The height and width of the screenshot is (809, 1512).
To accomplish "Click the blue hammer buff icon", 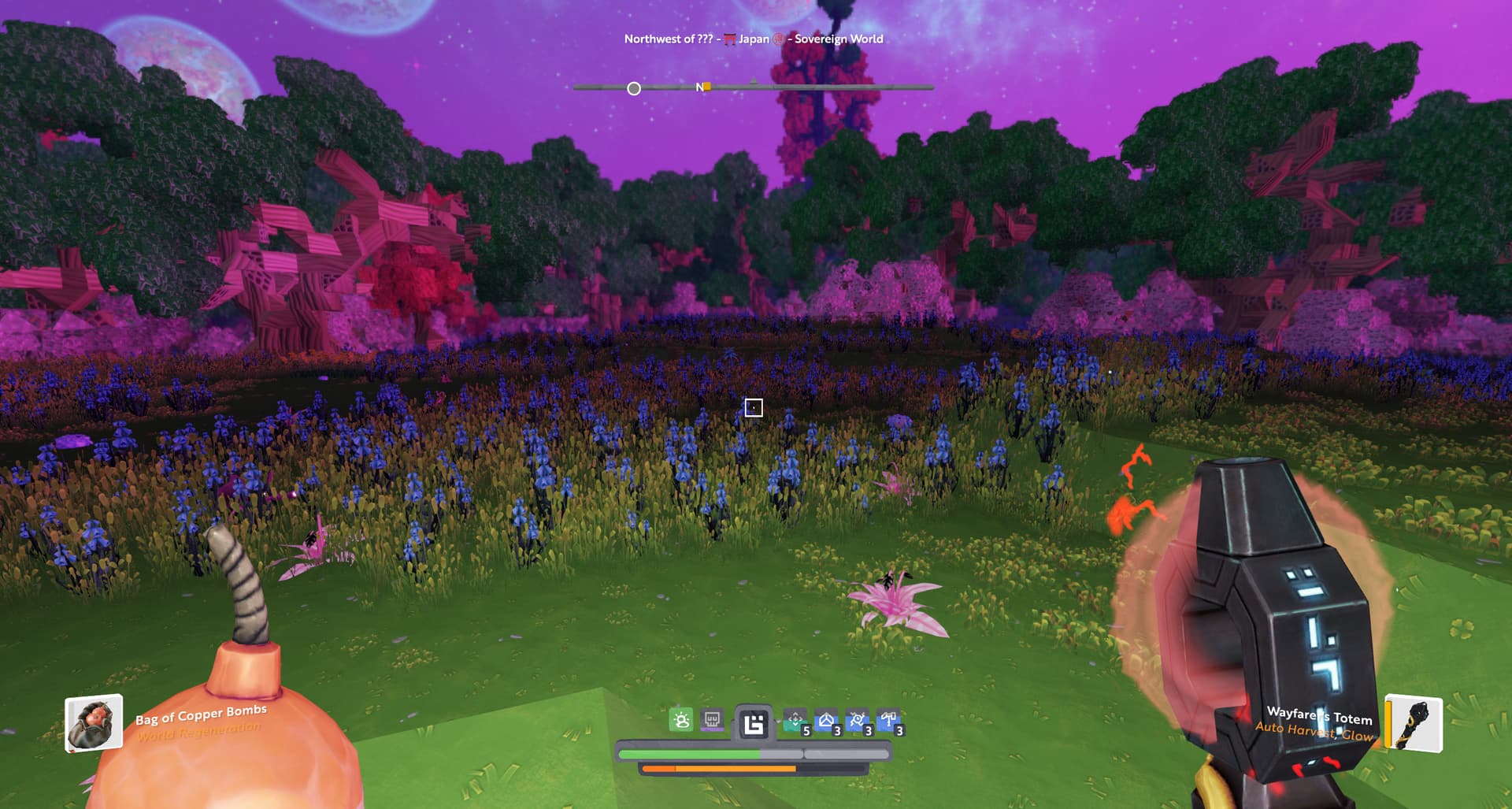I will pyautogui.click(x=888, y=721).
